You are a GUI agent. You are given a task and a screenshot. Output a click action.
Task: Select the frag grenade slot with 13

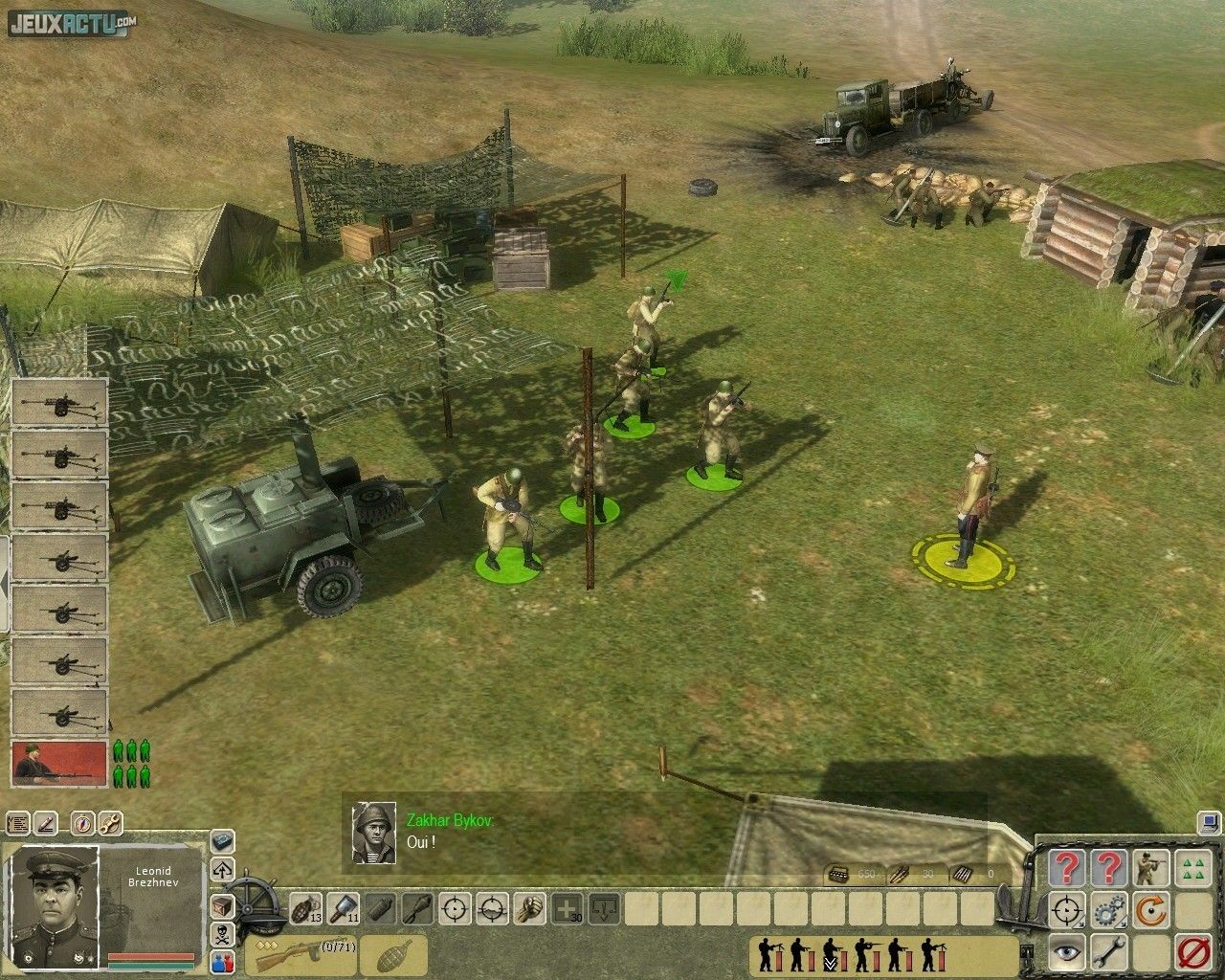[304, 906]
